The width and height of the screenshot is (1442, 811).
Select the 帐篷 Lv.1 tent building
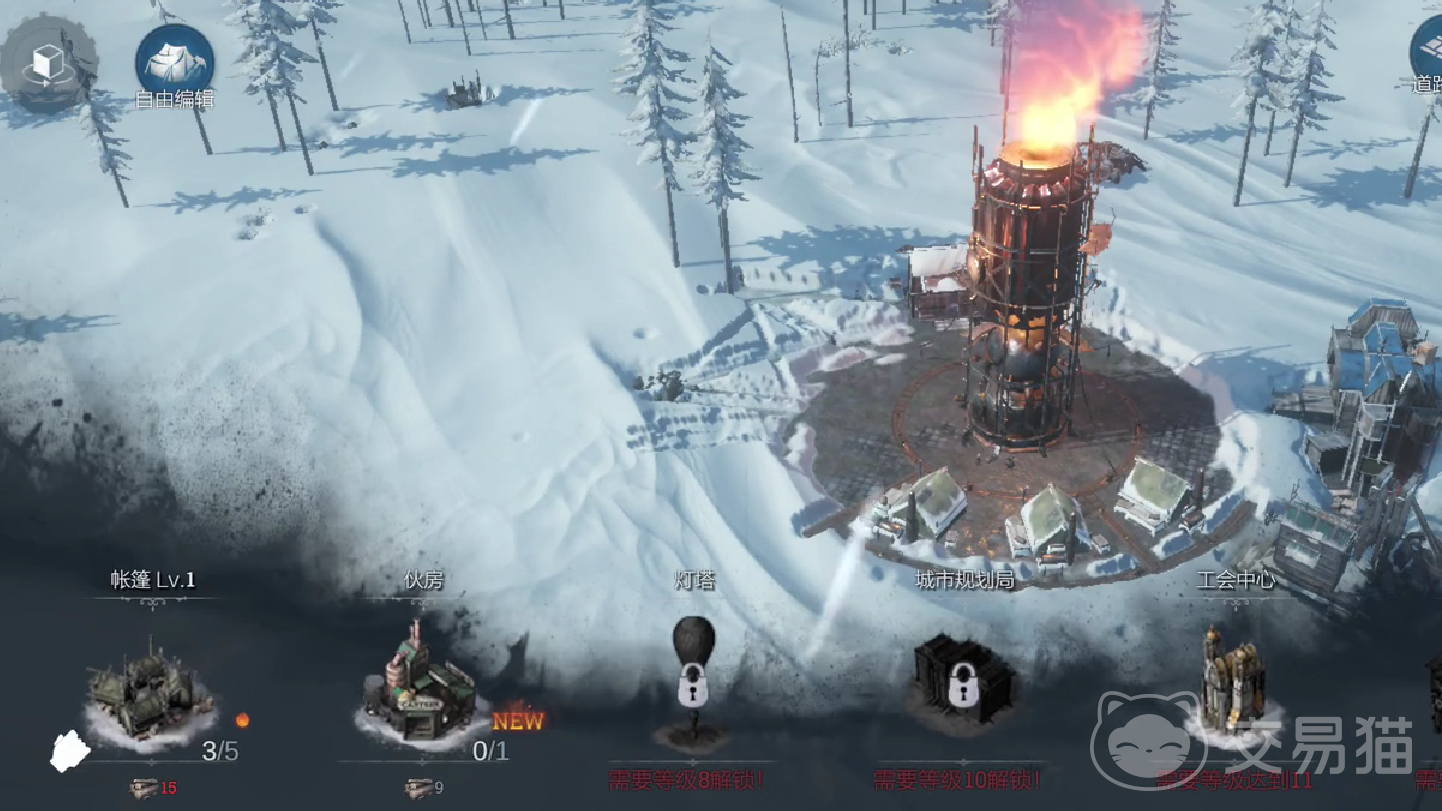150,690
